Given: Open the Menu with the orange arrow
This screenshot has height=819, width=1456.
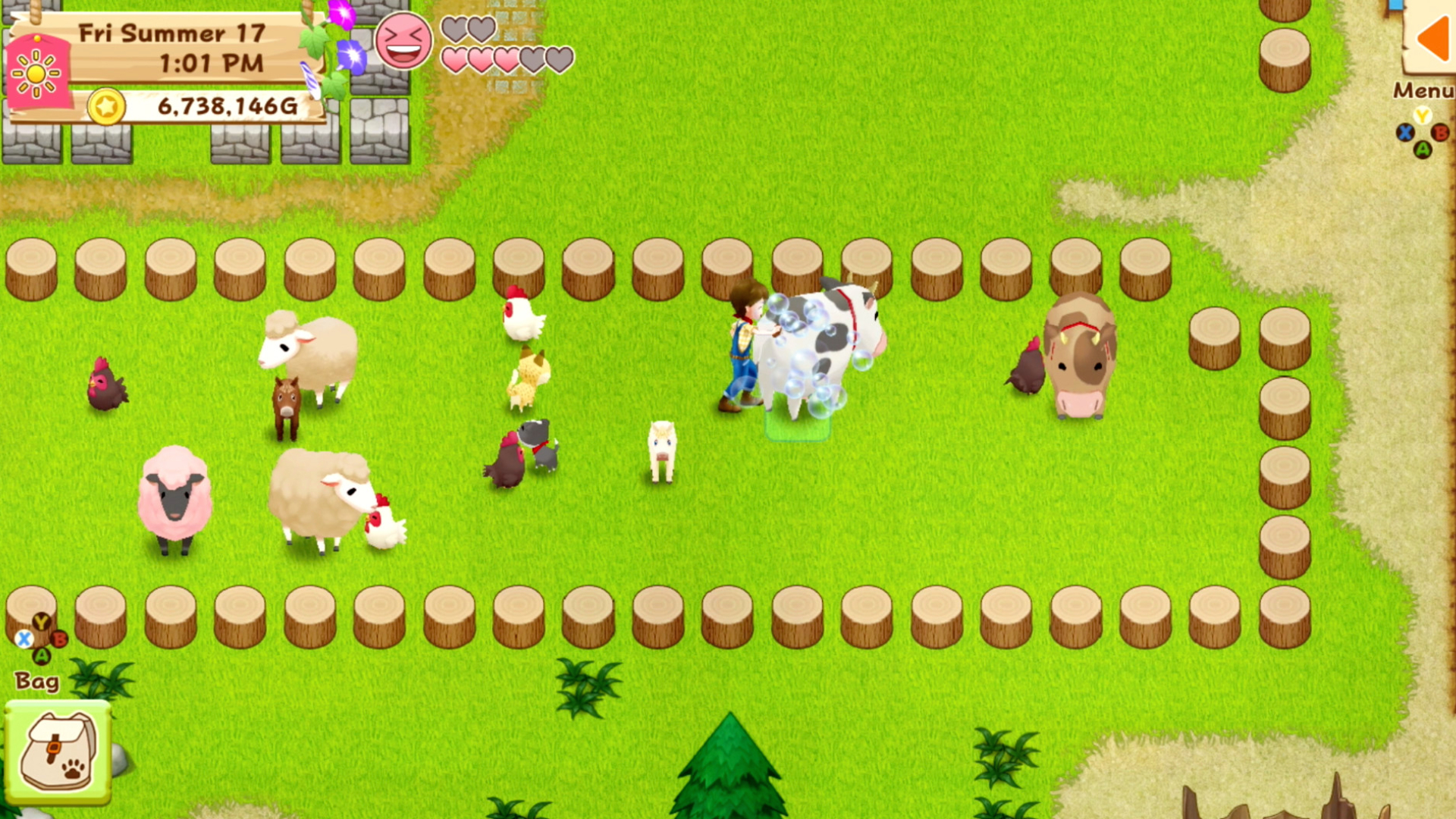Looking at the screenshot, I should pyautogui.click(x=1431, y=38).
